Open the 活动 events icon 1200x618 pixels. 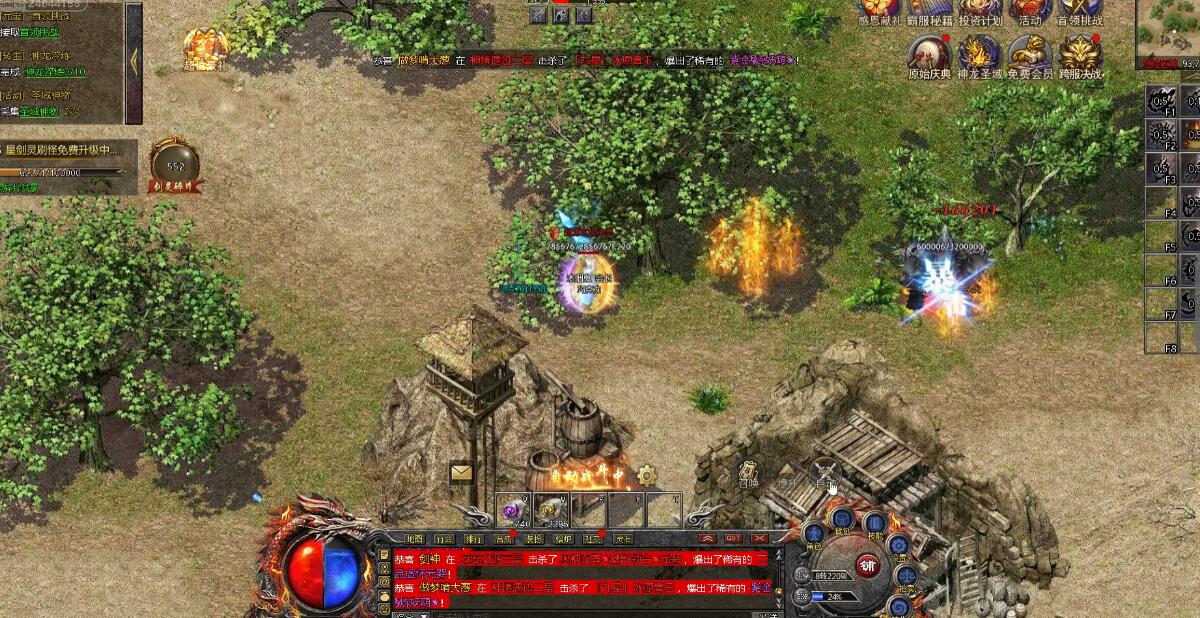1030,10
